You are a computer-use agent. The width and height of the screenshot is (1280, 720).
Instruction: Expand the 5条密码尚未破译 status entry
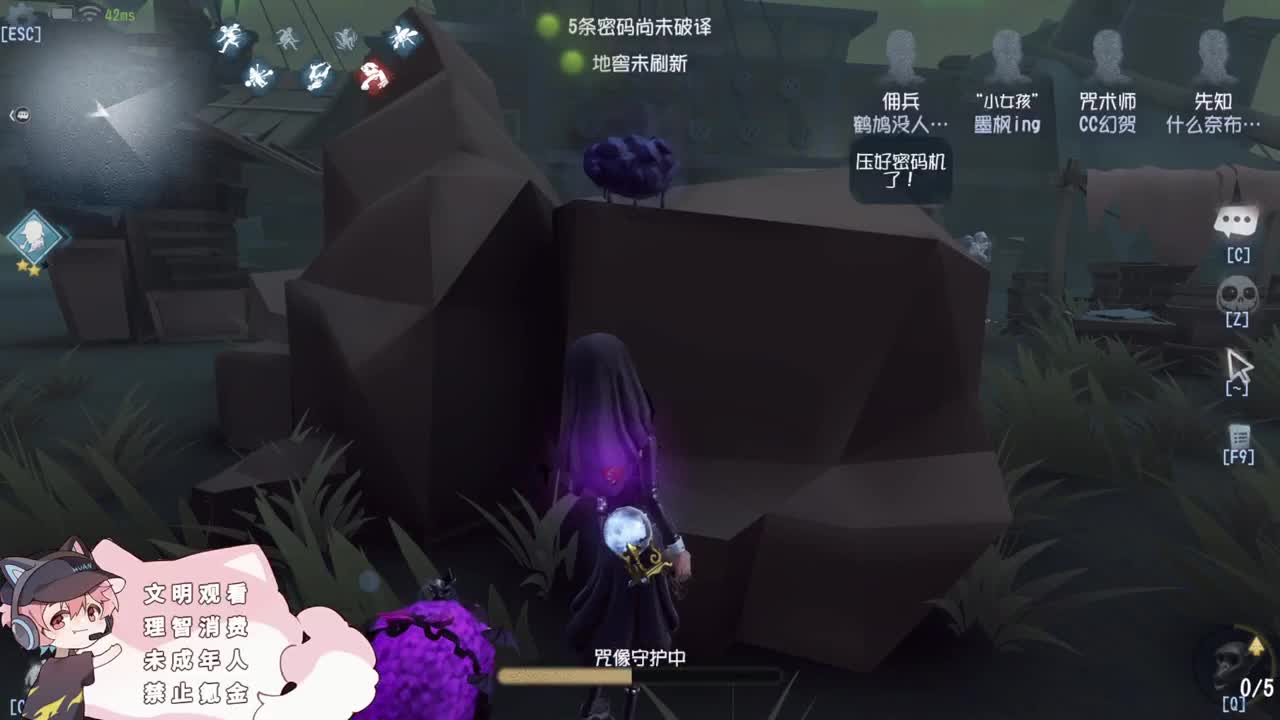click(x=640, y=30)
